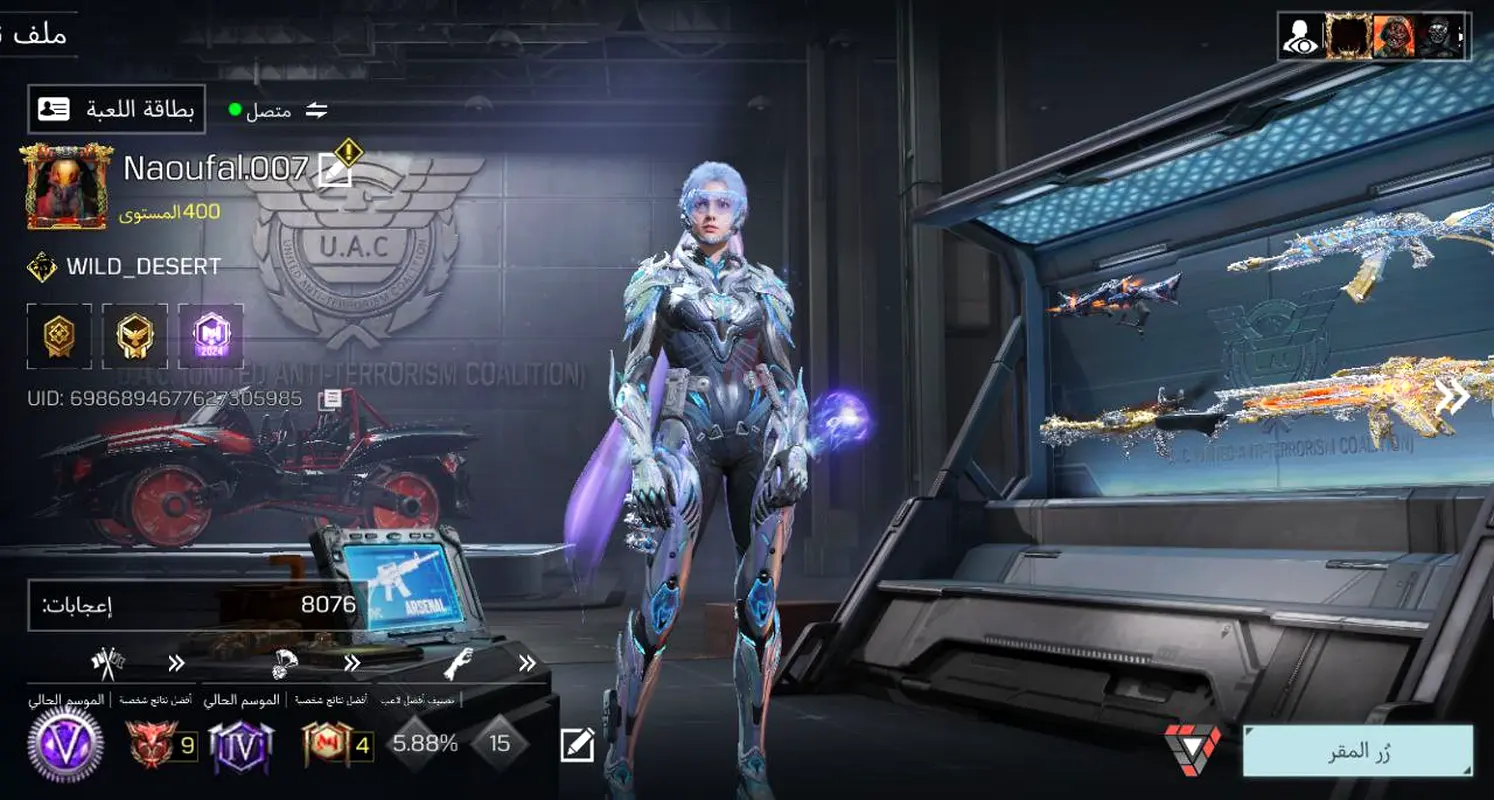Open the likes count panel
This screenshot has width=1494, height=800.
tap(195, 605)
